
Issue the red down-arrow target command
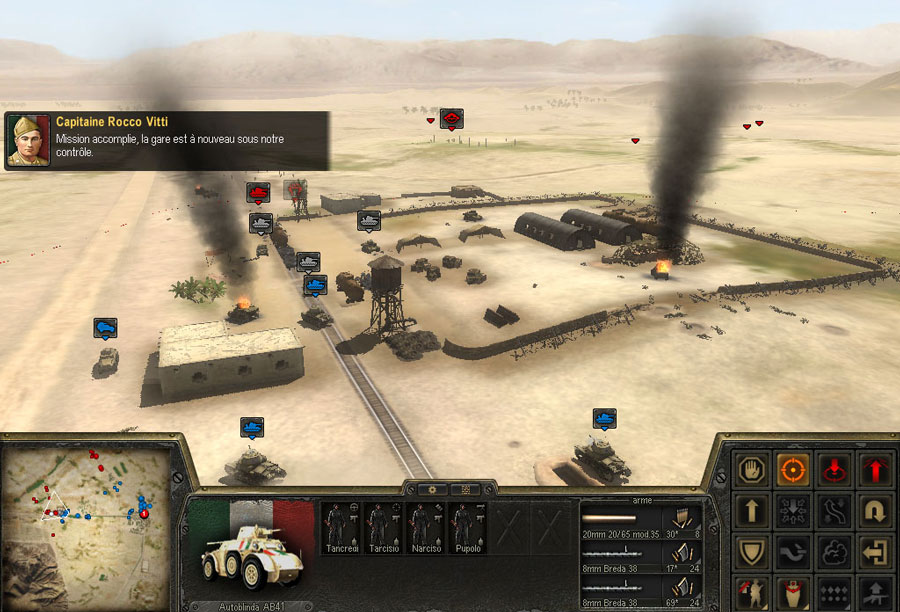(x=834, y=469)
